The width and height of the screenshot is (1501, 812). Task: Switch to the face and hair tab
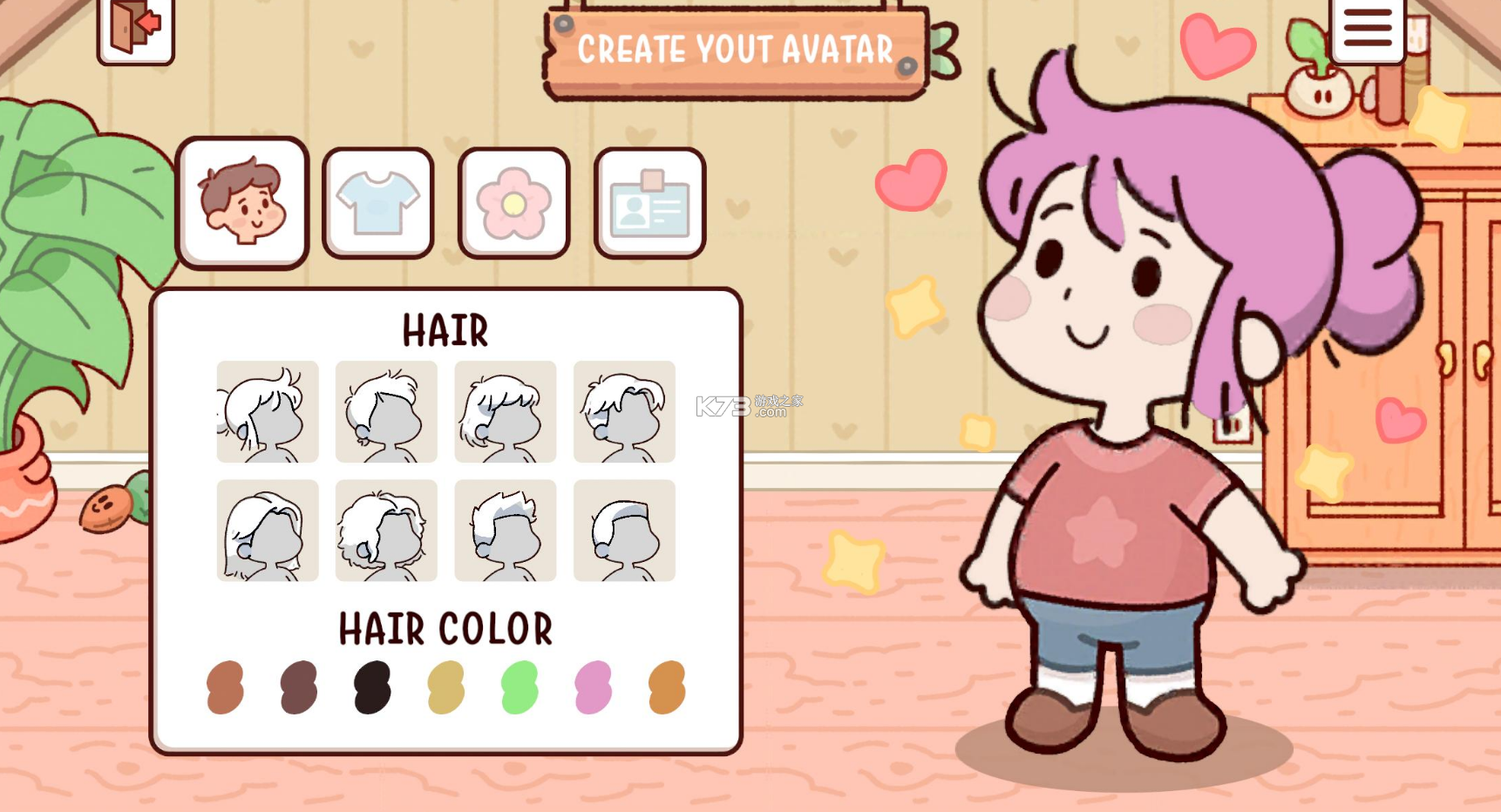pyautogui.click(x=243, y=203)
